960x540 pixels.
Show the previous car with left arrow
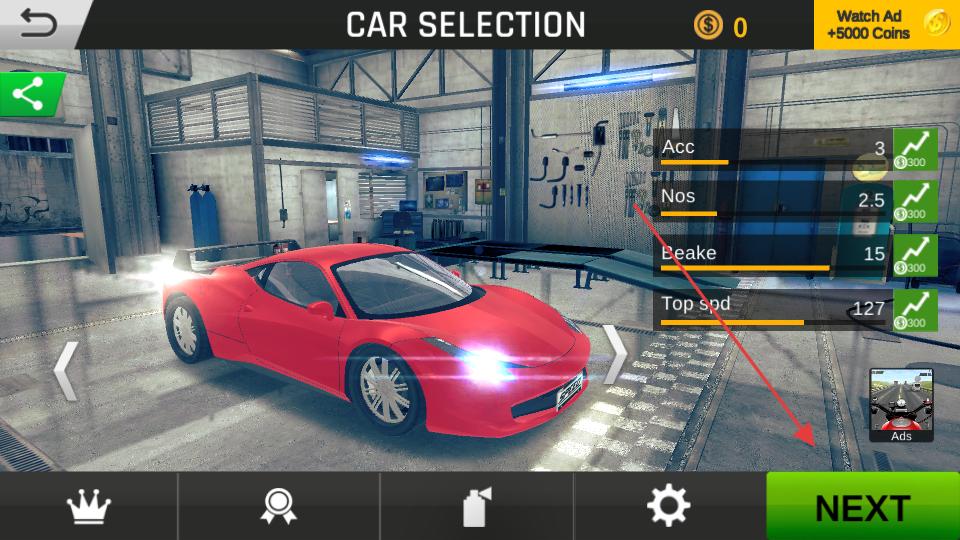(66, 370)
